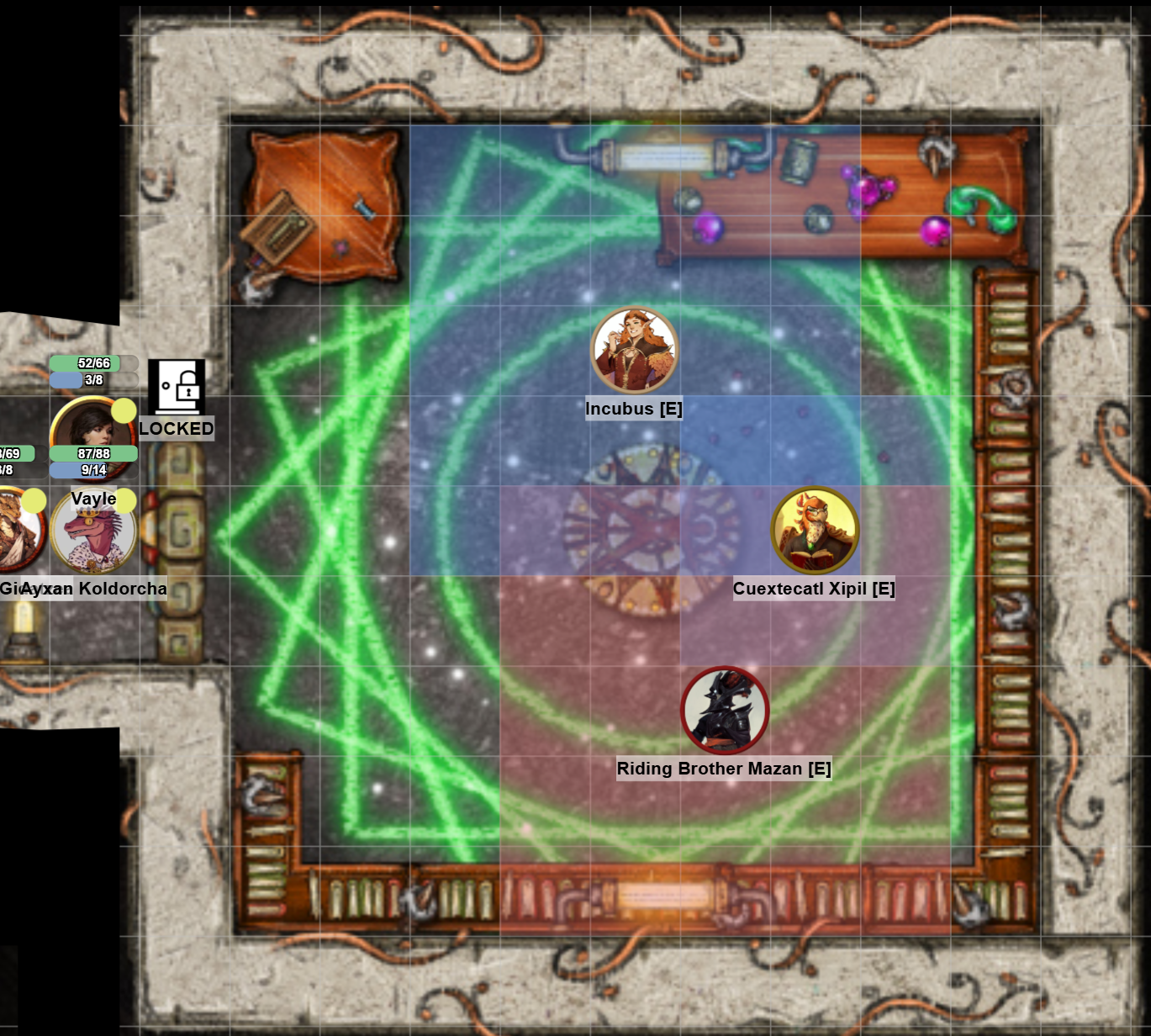Select Riding Brother Mazan's token
This screenshot has width=1151, height=1036.
(x=725, y=709)
